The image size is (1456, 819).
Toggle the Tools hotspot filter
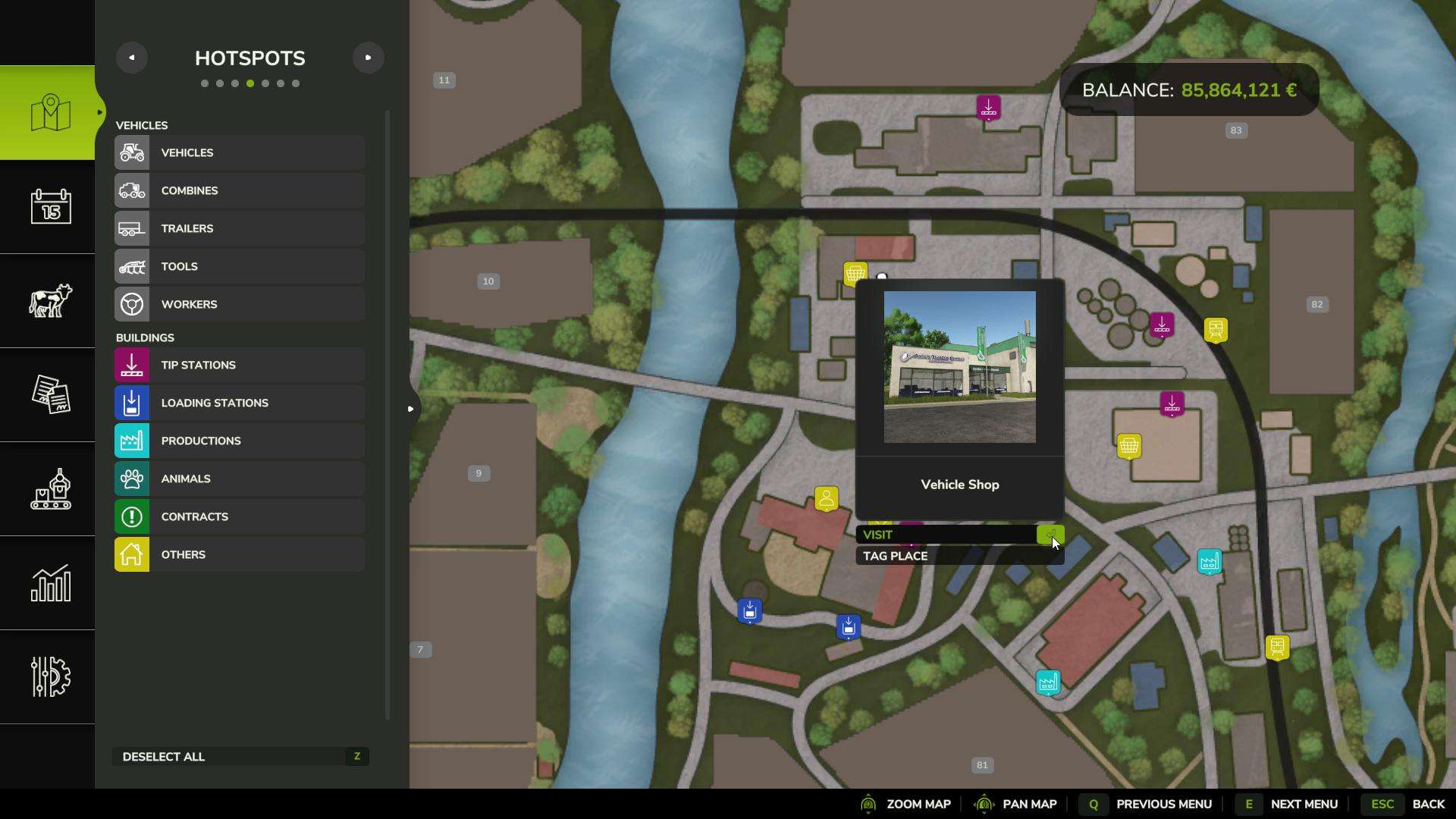point(240,266)
